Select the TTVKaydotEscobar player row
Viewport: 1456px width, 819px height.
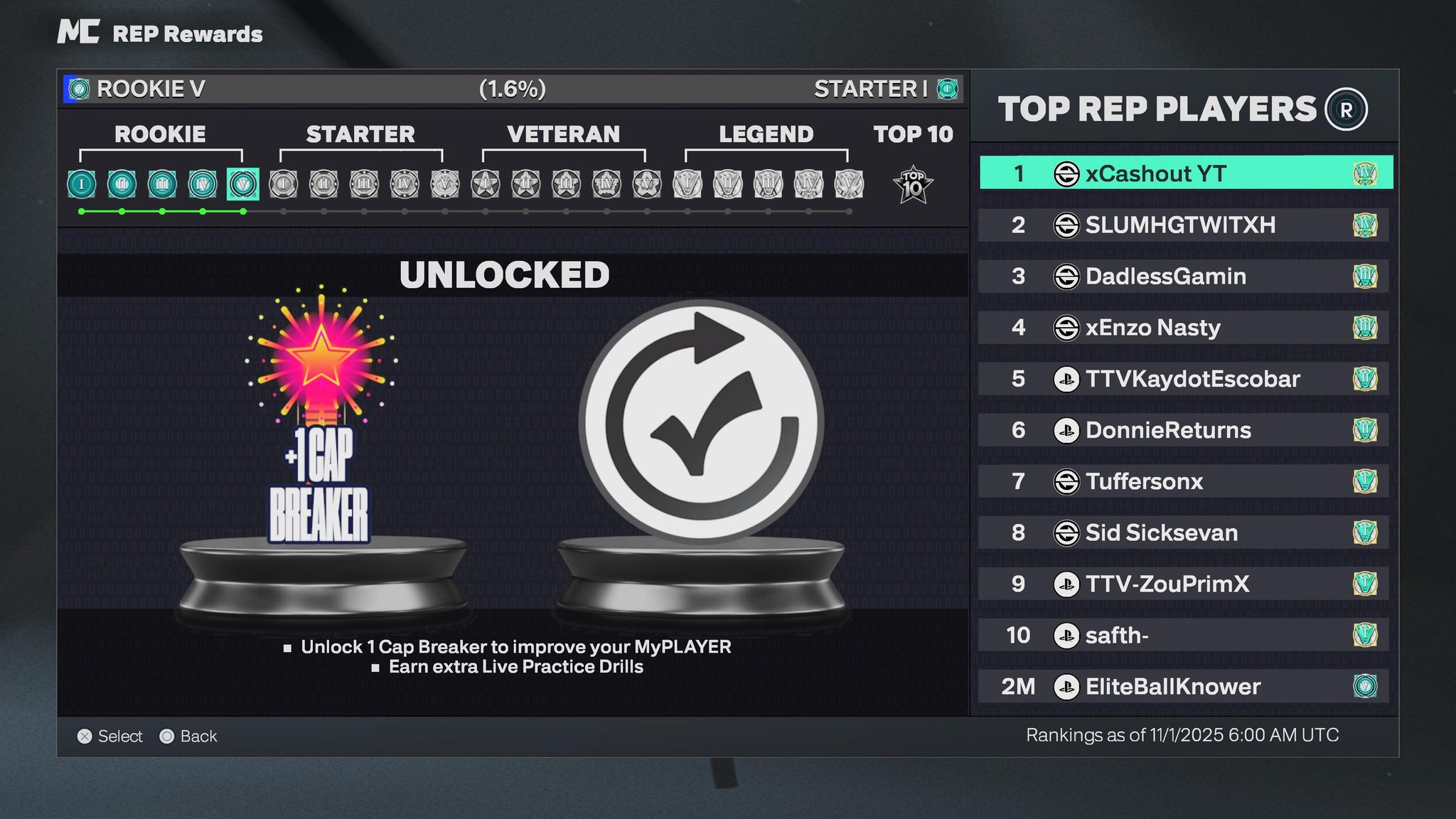(x=1184, y=379)
